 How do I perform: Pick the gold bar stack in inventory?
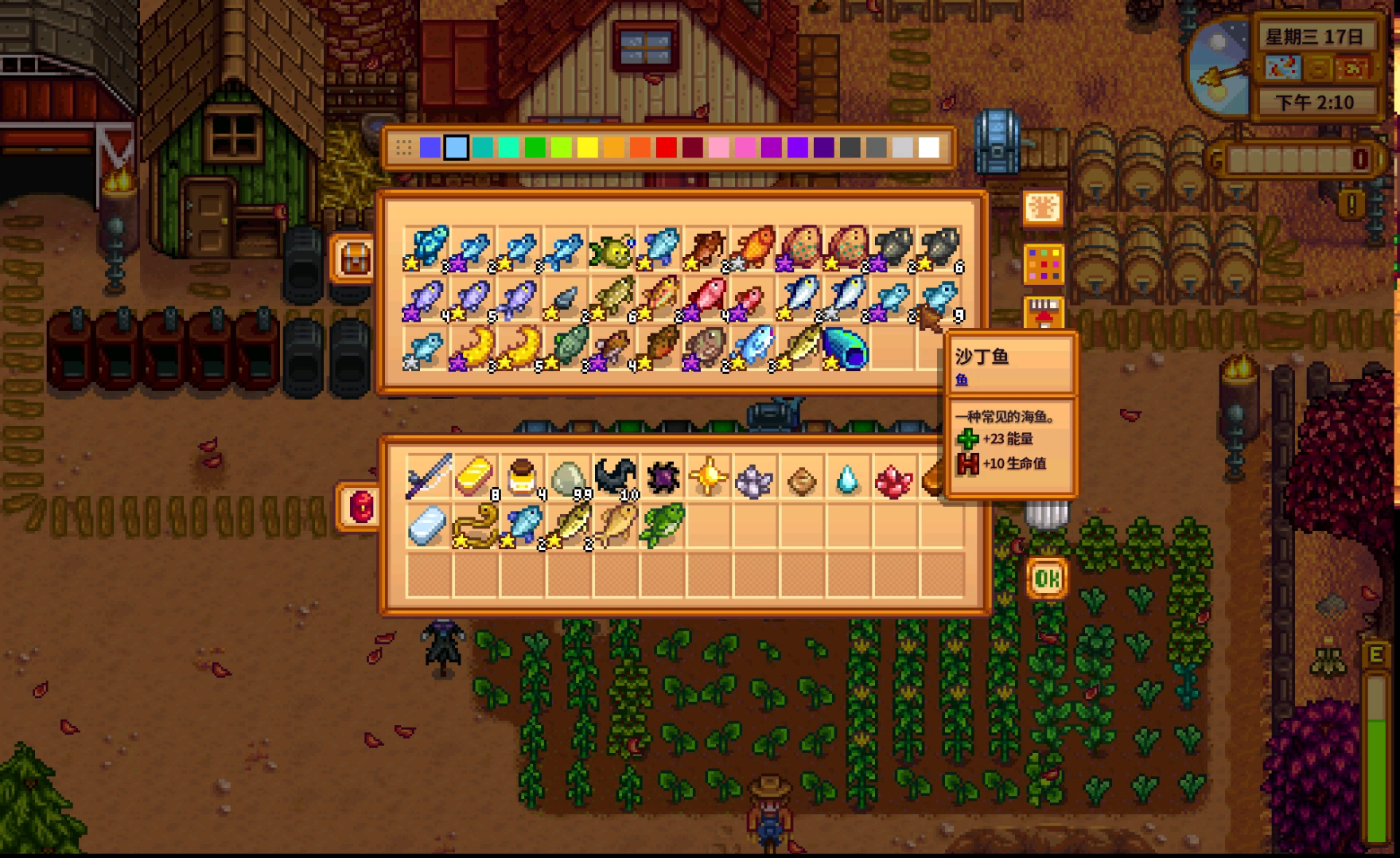pyautogui.click(x=475, y=477)
